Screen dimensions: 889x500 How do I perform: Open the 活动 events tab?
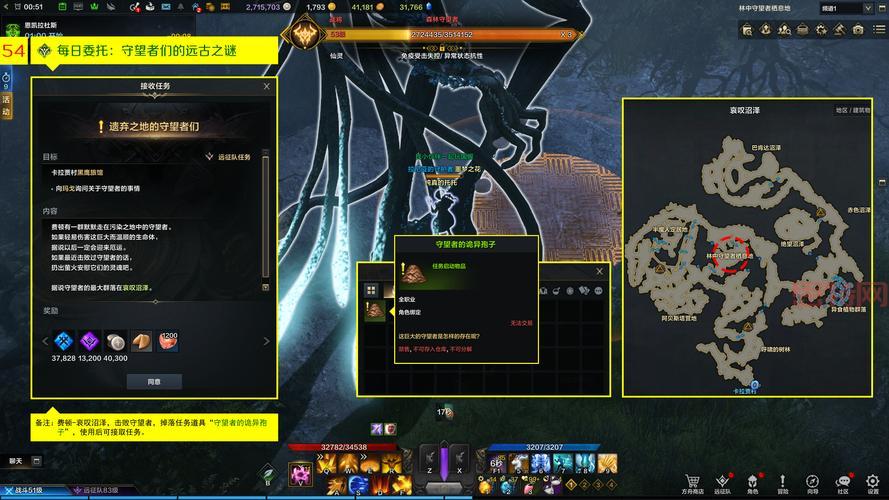click(x=6, y=106)
